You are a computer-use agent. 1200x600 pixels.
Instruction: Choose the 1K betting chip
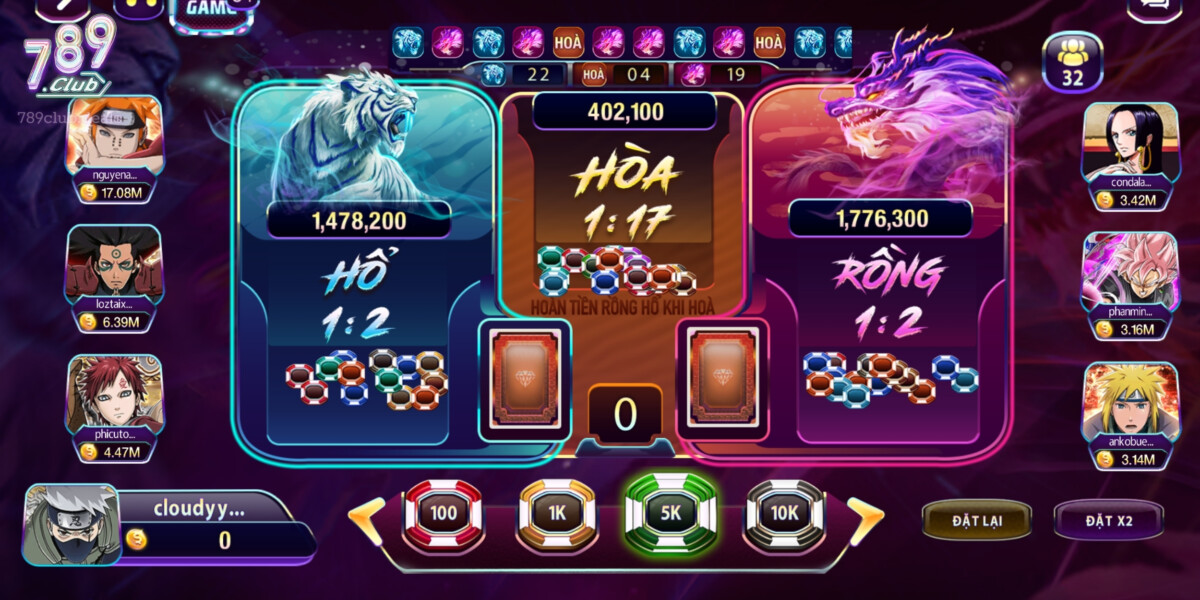557,514
